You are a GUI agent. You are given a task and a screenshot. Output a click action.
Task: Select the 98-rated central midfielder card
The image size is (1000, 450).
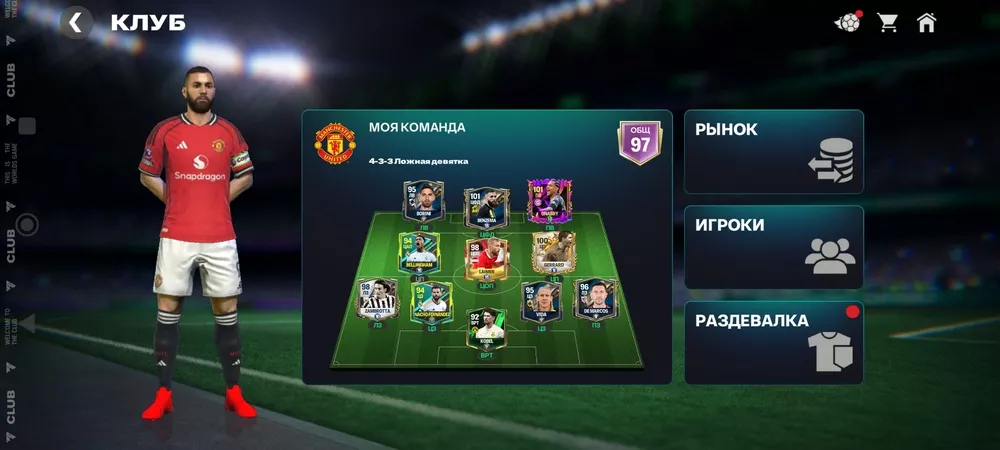pos(486,258)
